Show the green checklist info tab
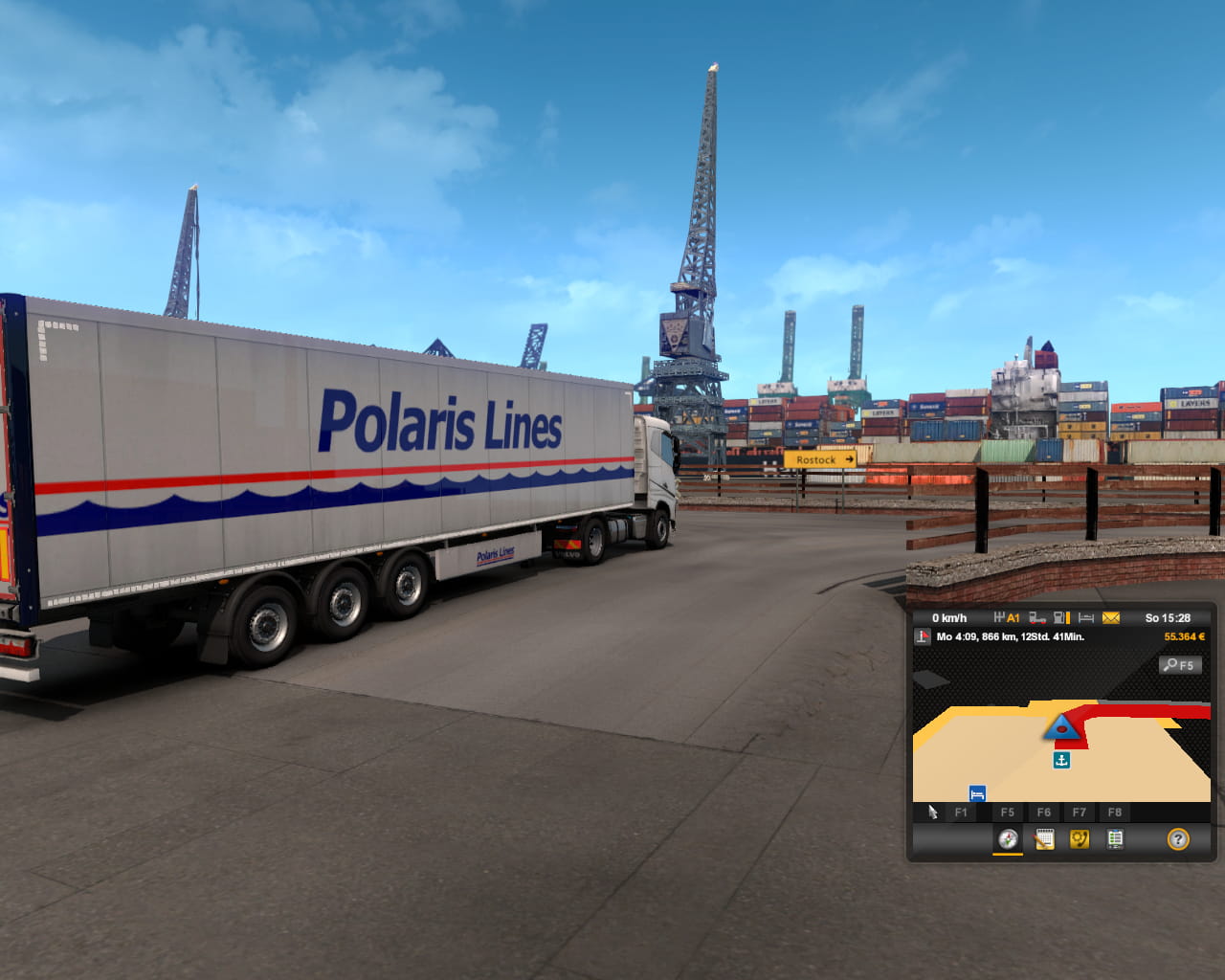 coord(1115,840)
